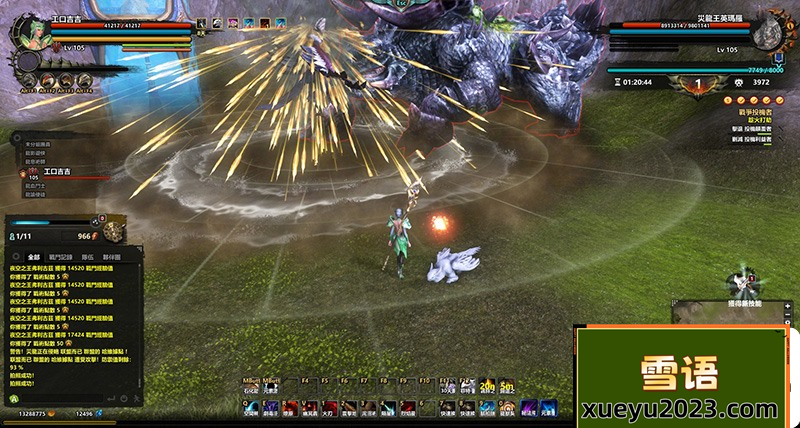The height and width of the screenshot is (428, 800).
Task: Activate the cyan skill on hotkey 4
Action: [386, 407]
